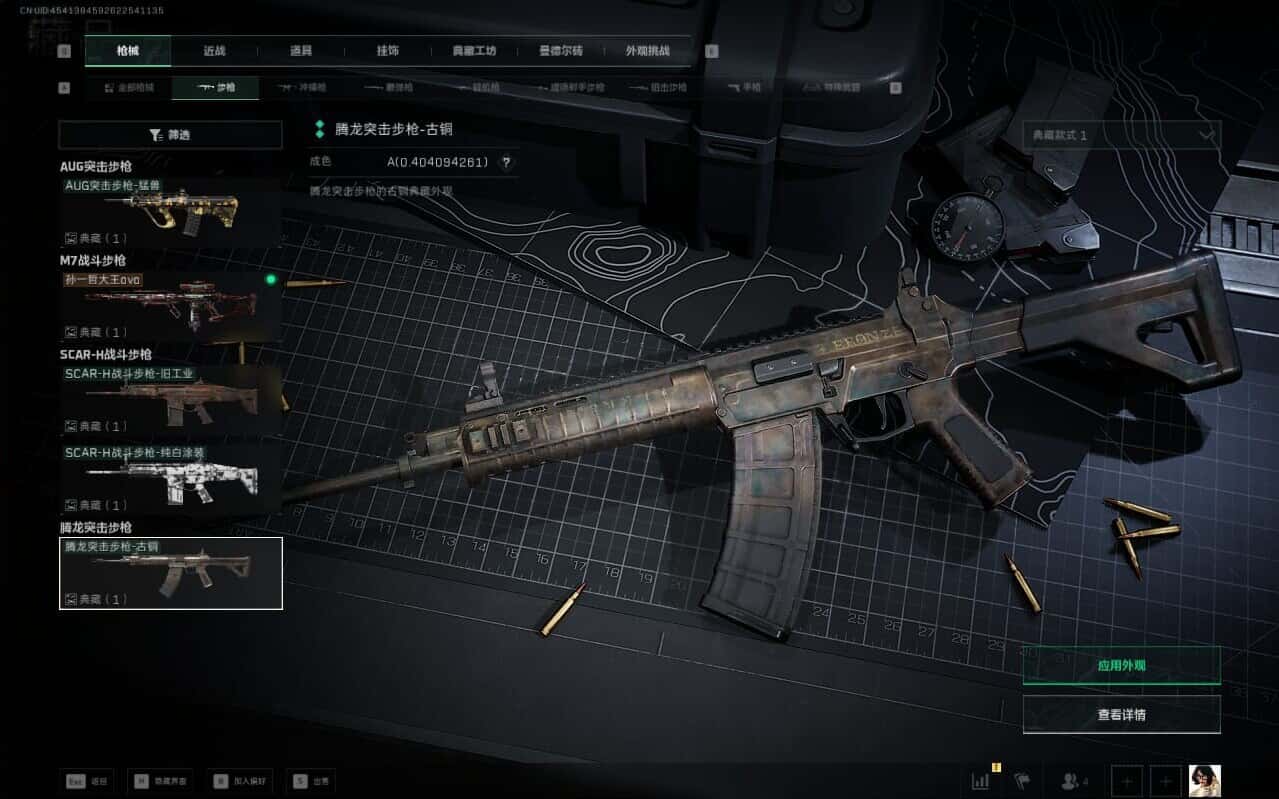Click the question mark next to wear value
The image size is (1279, 799).
[506, 162]
